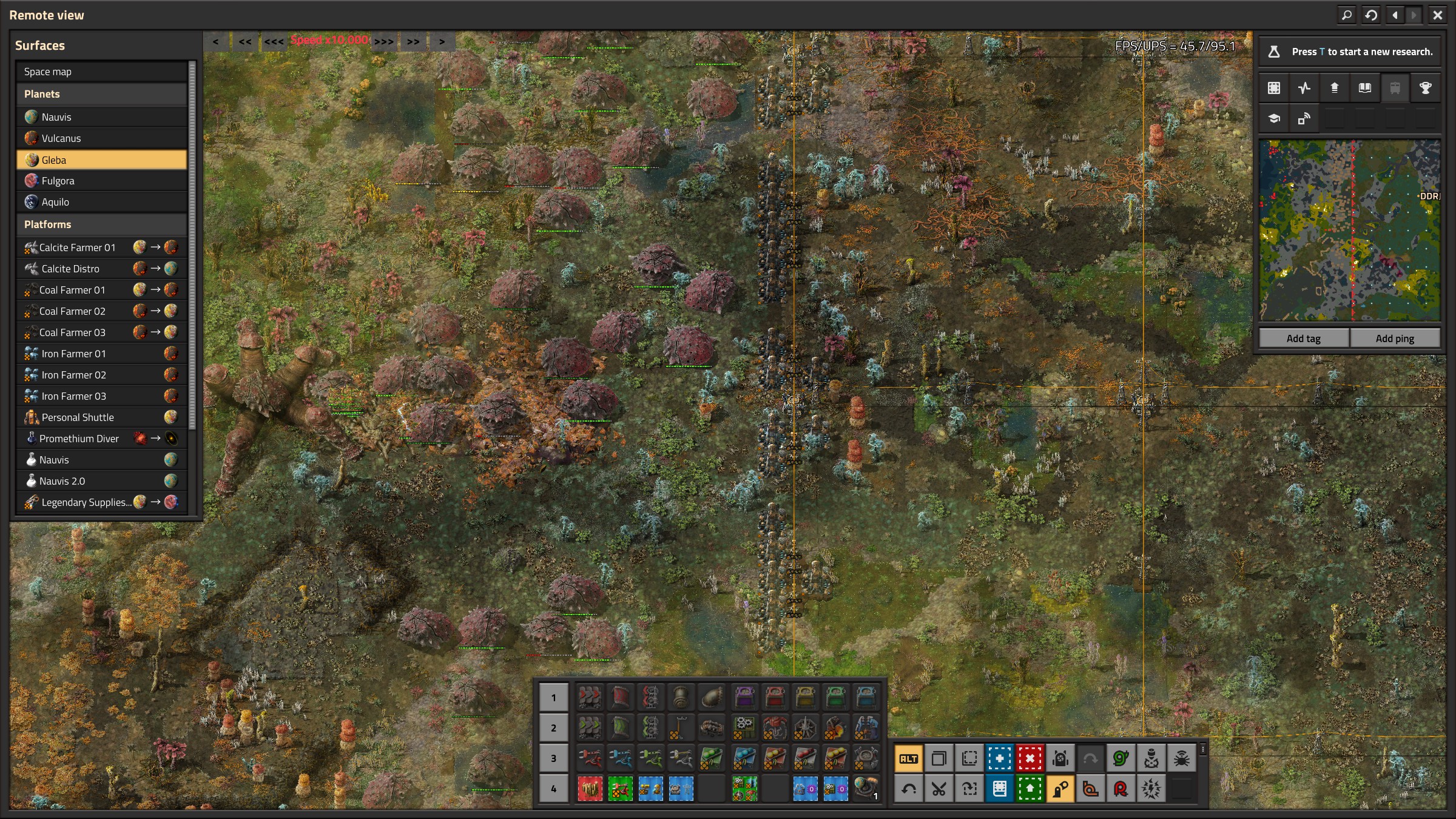Click the Add ping button
The width and height of the screenshot is (1456, 819).
click(x=1394, y=339)
